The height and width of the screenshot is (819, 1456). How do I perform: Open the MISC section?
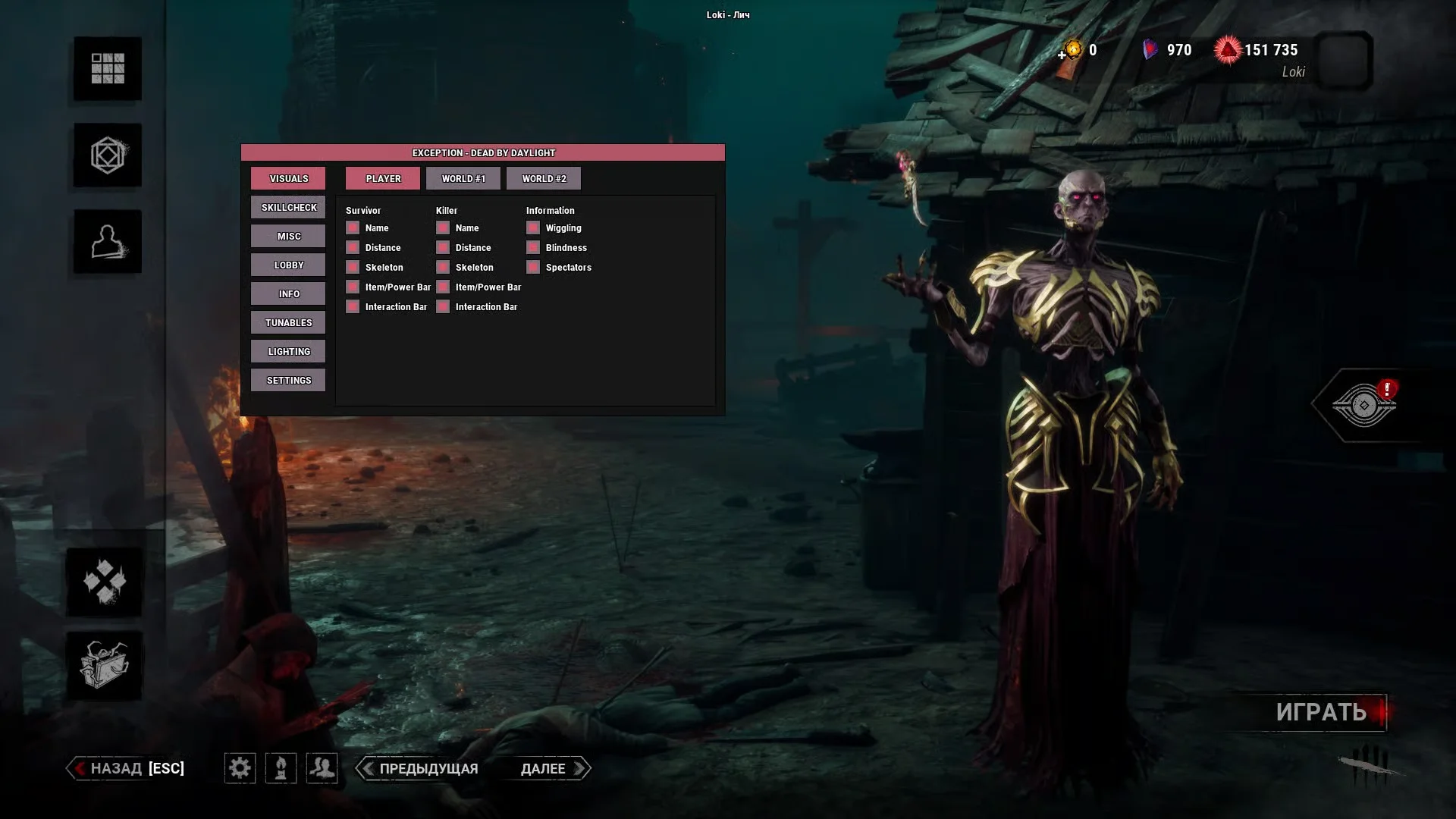point(288,237)
